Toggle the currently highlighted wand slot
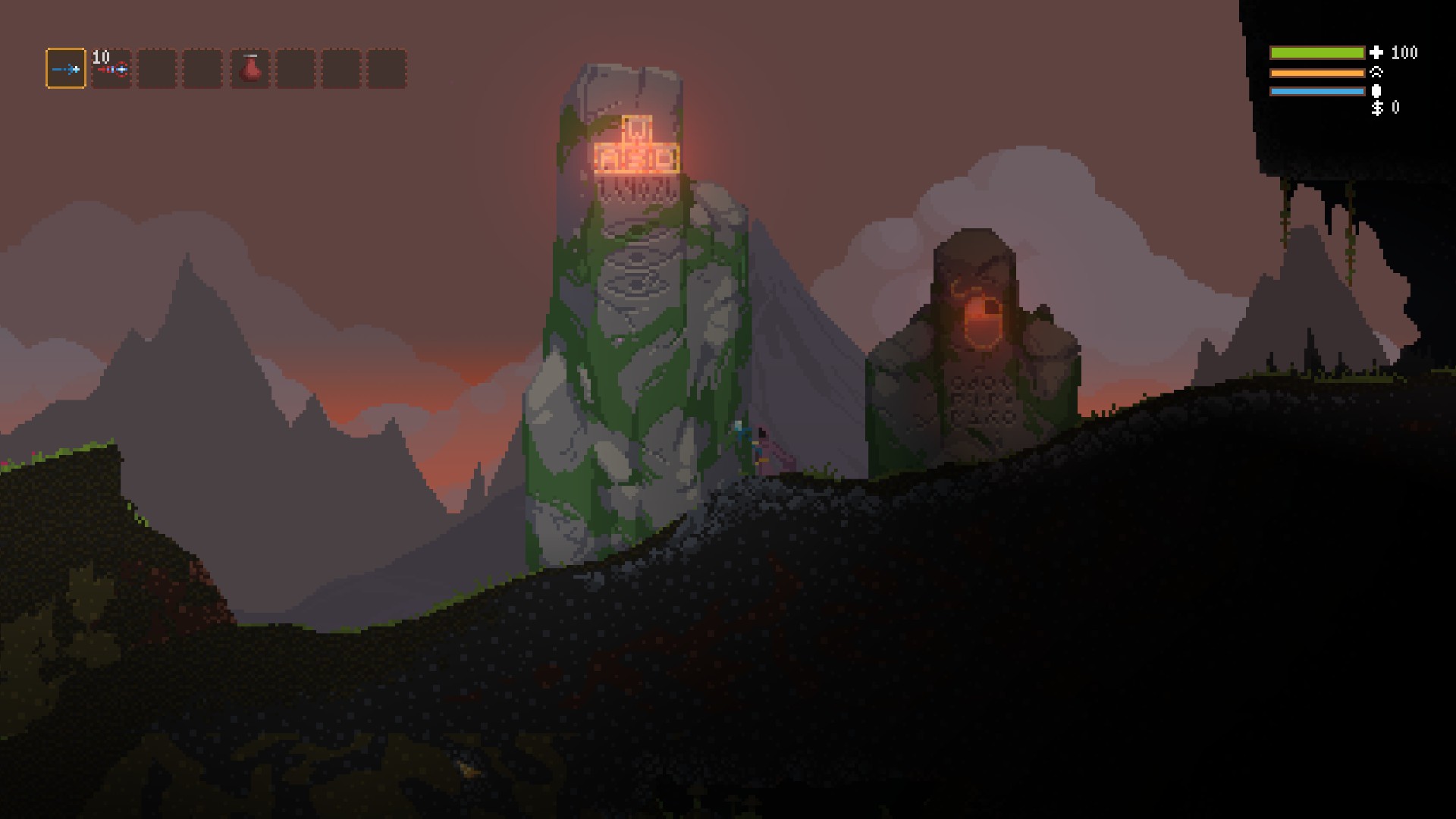The width and height of the screenshot is (1456, 819). [67, 70]
